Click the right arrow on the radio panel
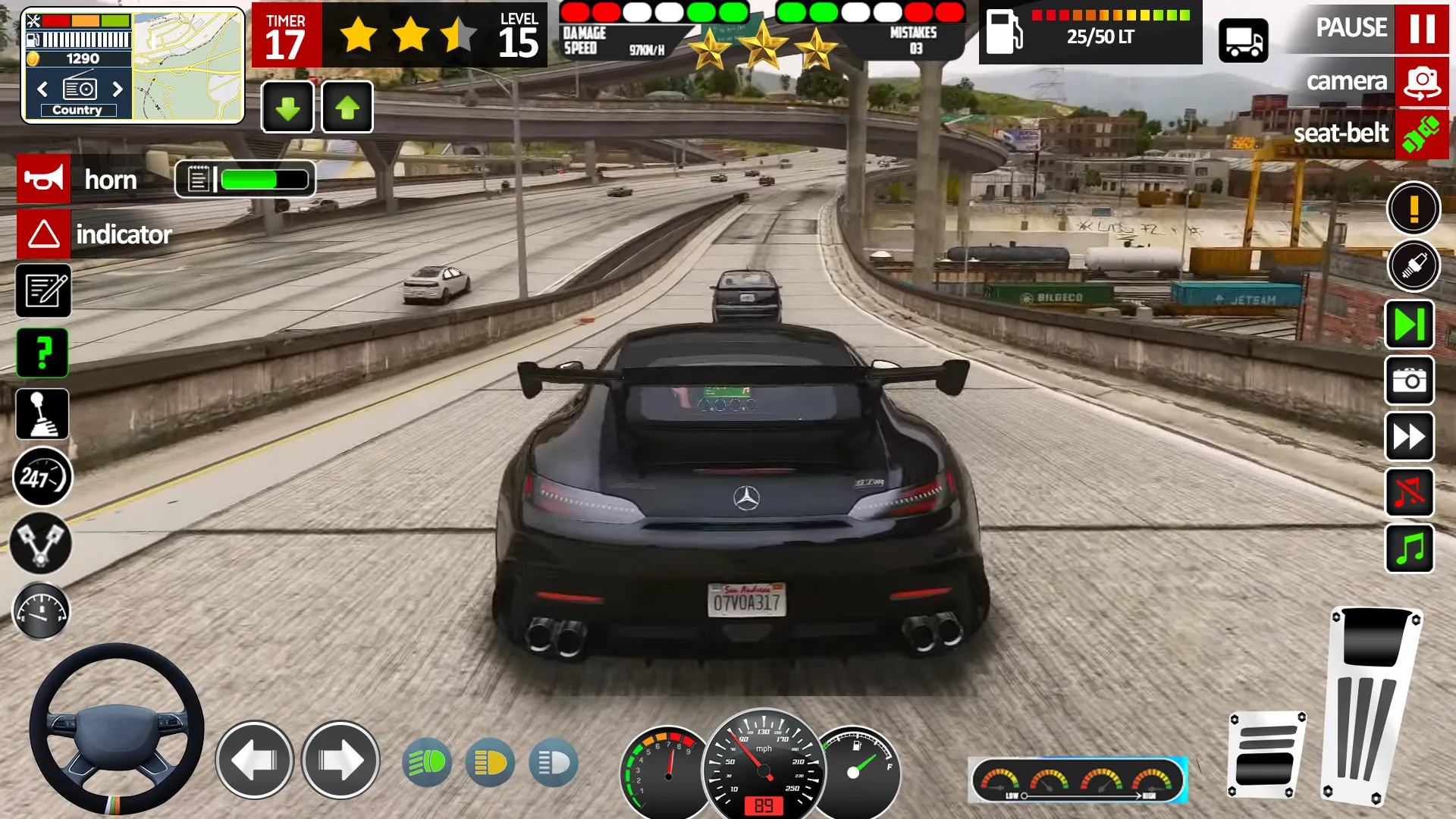The width and height of the screenshot is (1456, 819). click(x=118, y=89)
